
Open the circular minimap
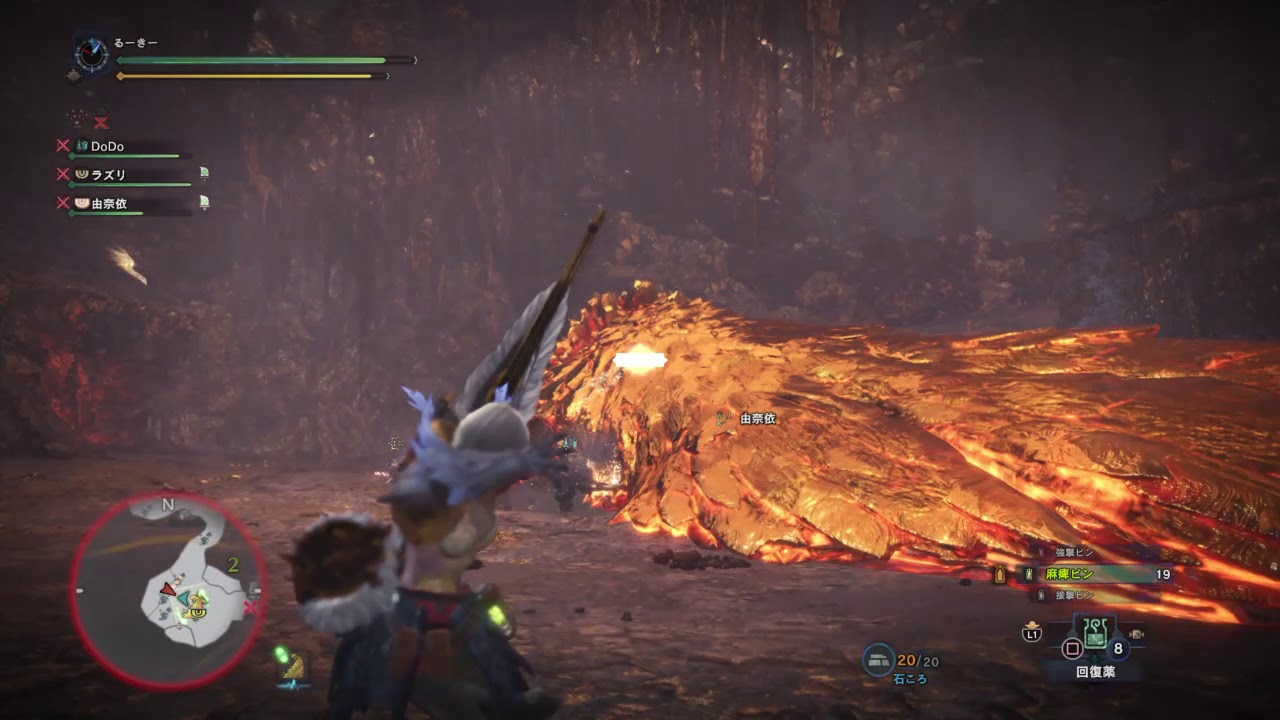pyautogui.click(x=167, y=590)
